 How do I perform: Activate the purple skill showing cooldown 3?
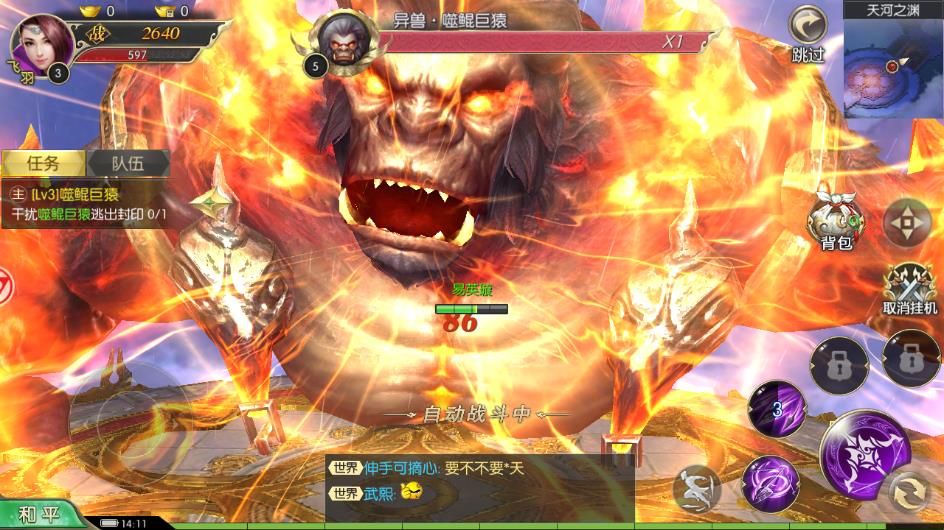pos(777,409)
